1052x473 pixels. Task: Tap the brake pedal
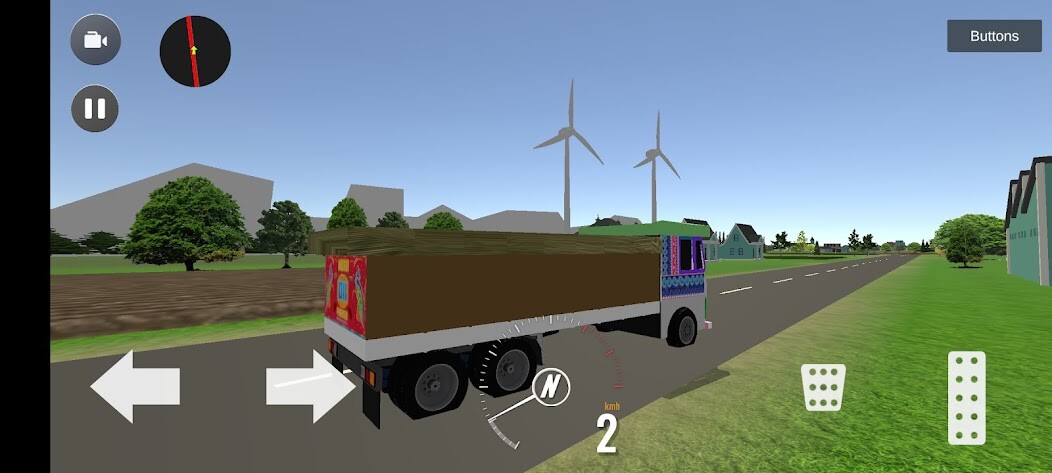(x=823, y=386)
